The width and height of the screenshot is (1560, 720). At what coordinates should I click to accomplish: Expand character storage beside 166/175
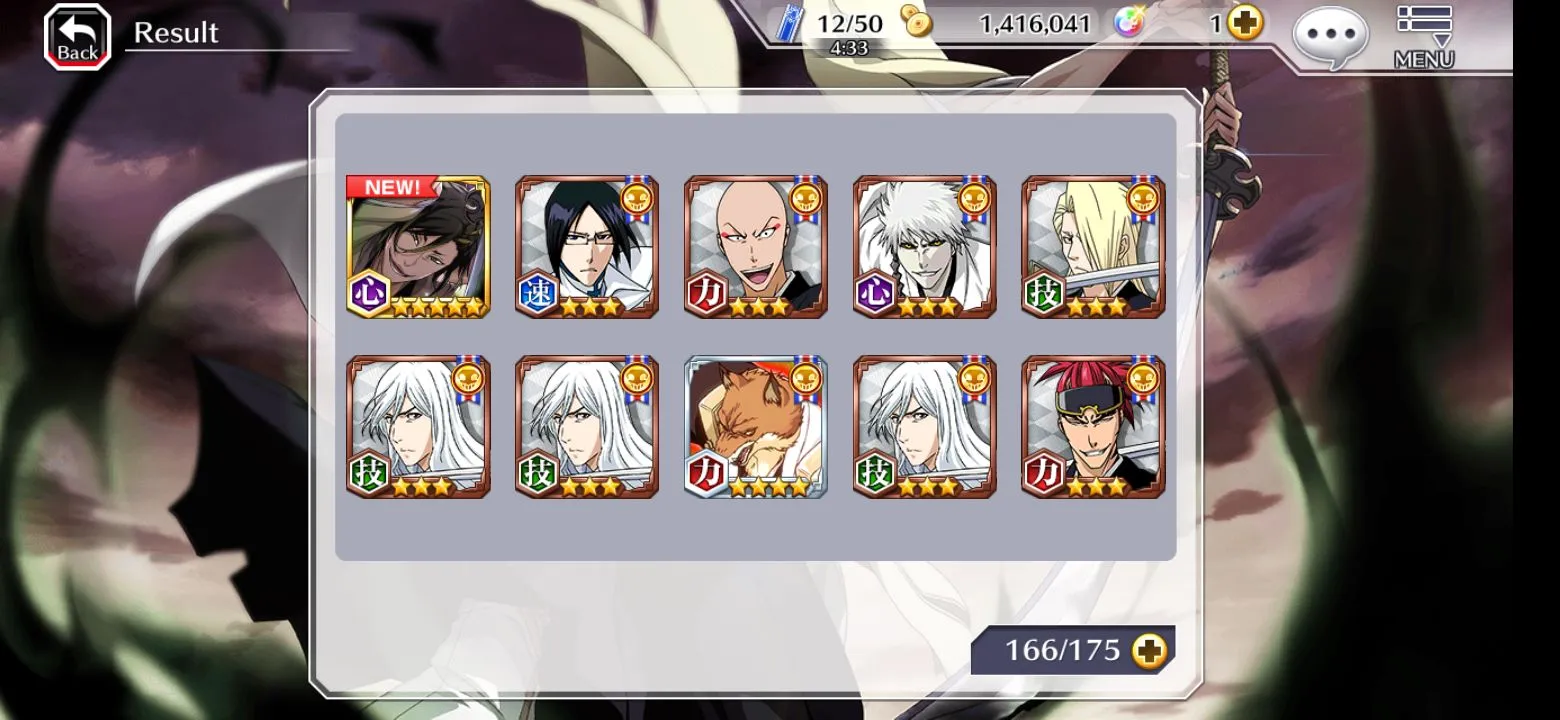1149,651
